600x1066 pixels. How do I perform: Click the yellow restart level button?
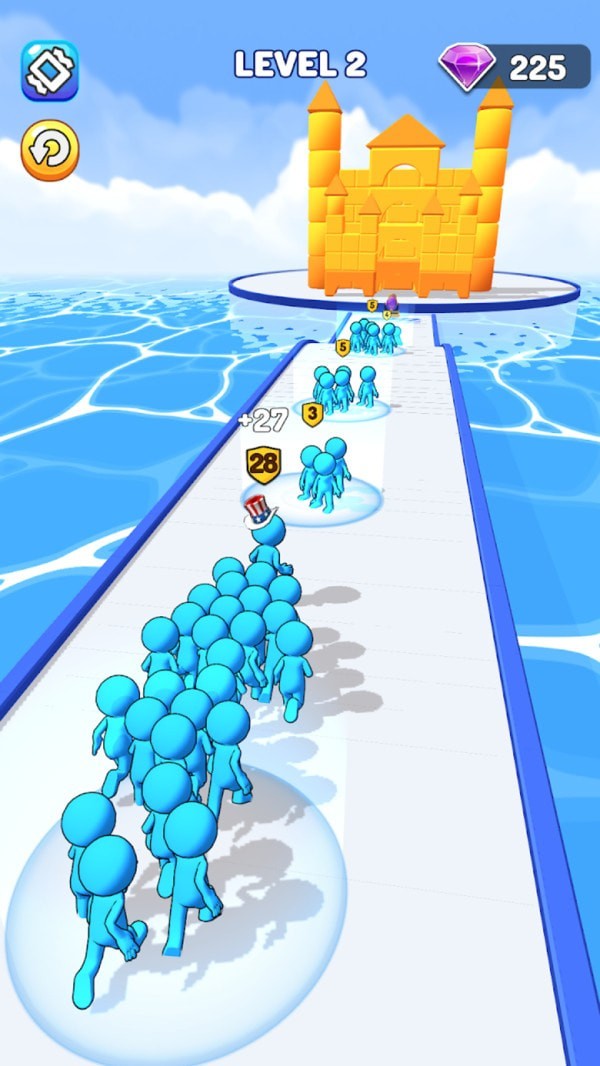click(x=50, y=149)
